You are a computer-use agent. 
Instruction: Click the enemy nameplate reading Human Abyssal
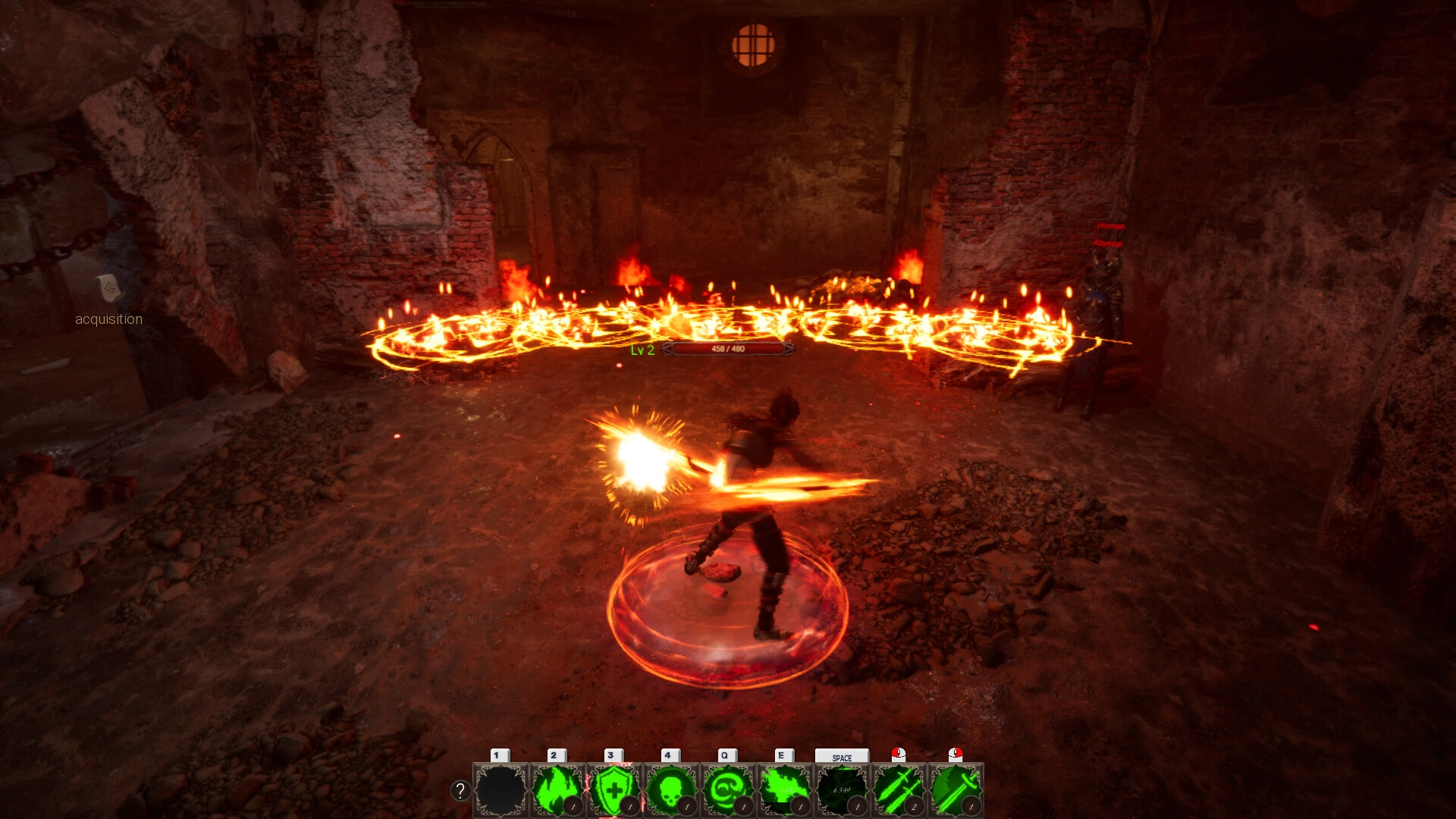coord(1107,231)
